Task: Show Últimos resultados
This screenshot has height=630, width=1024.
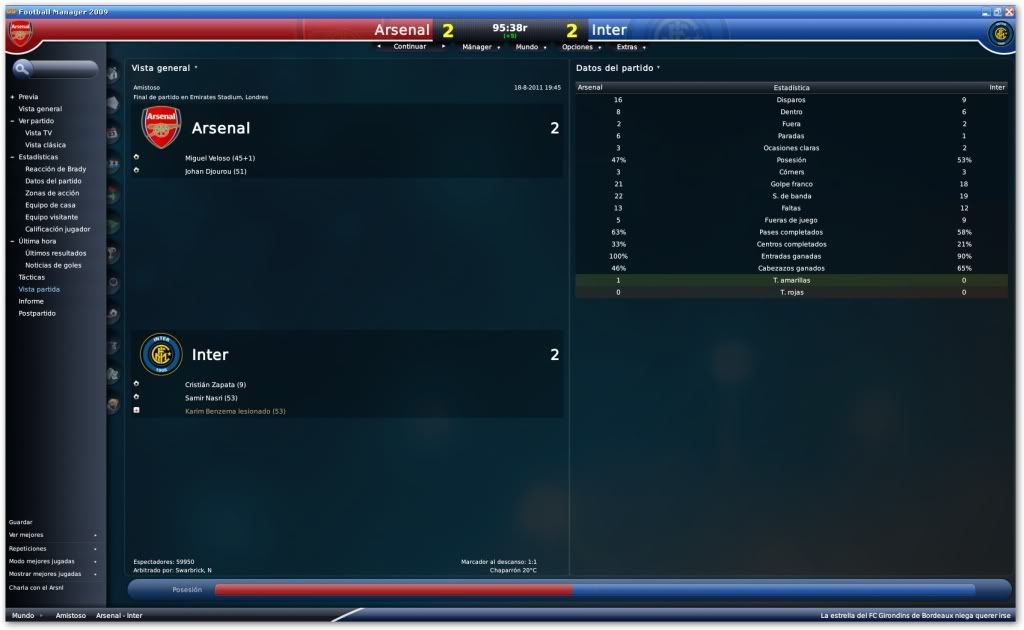Action: 55,253
